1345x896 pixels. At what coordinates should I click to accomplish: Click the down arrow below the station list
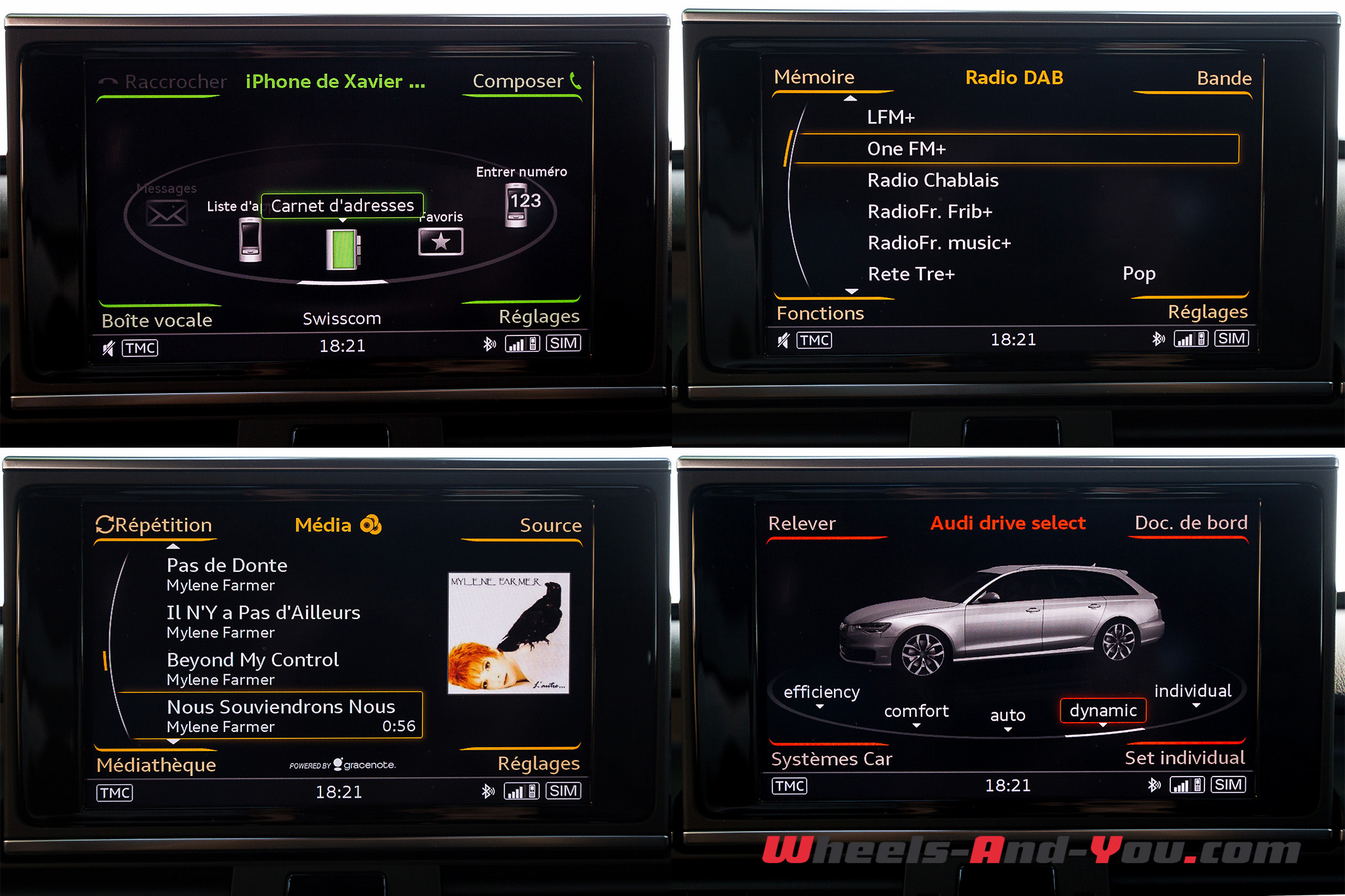pyautogui.click(x=852, y=291)
